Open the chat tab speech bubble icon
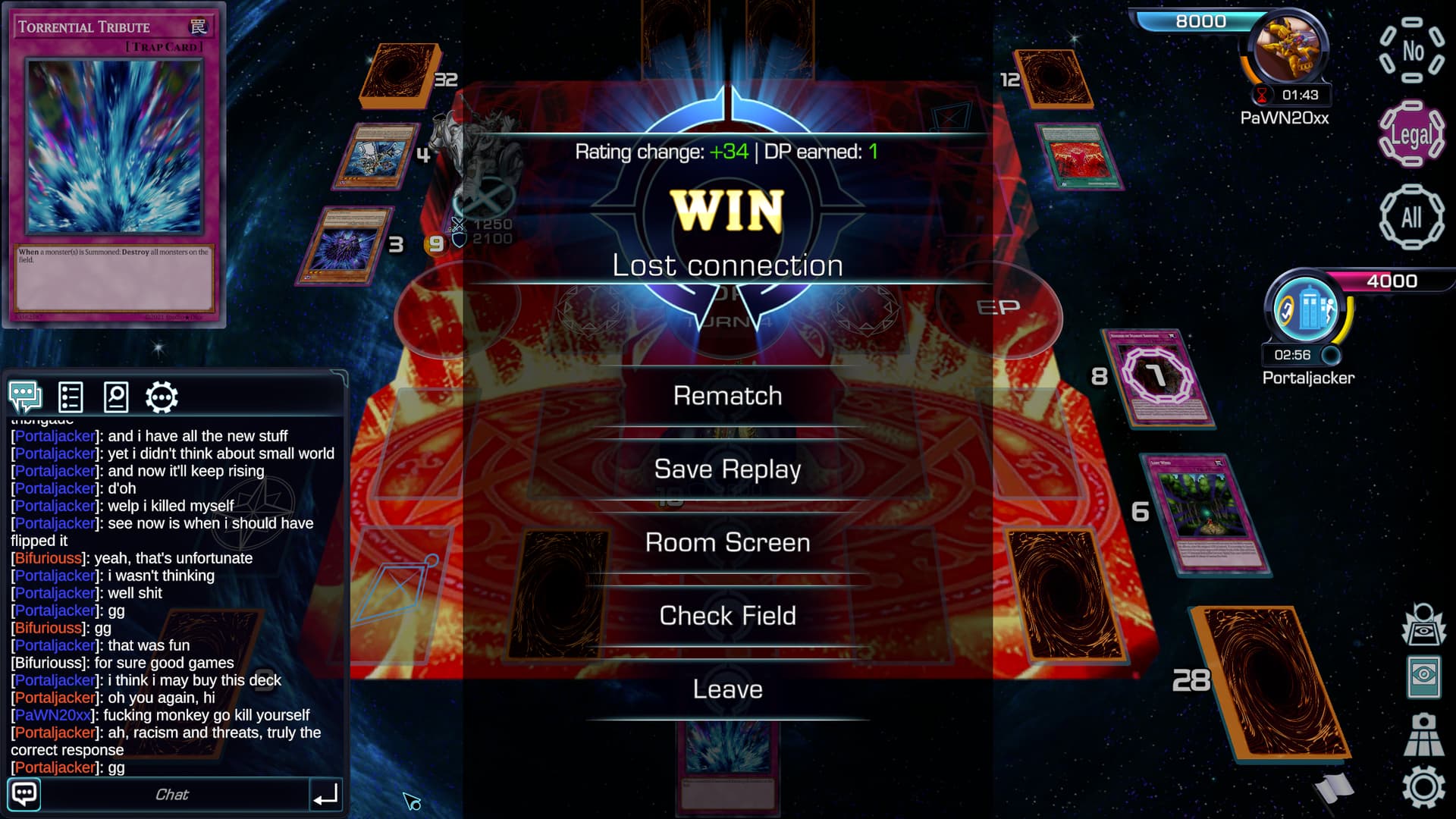 pyautogui.click(x=25, y=397)
